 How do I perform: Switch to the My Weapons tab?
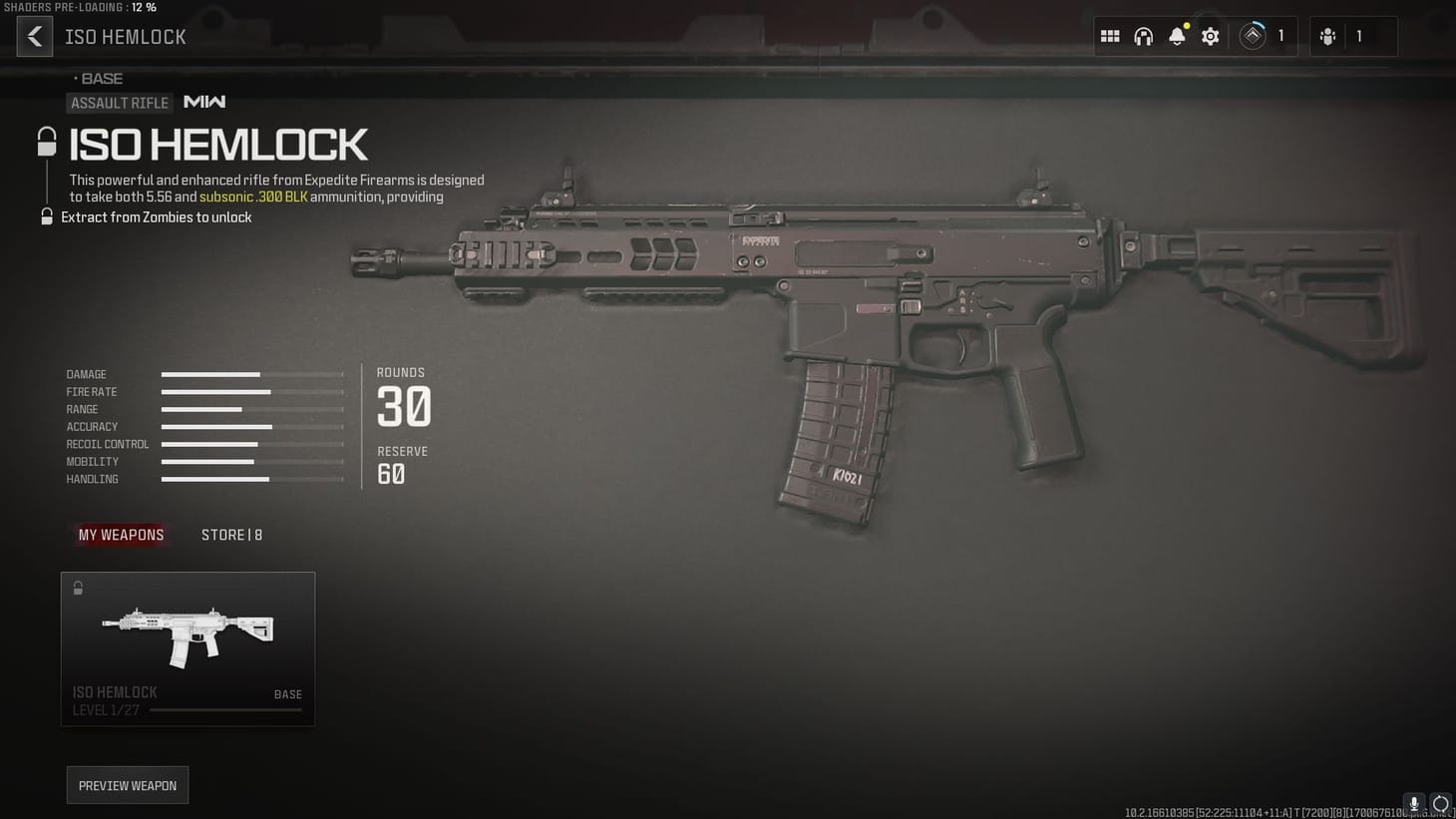point(121,535)
